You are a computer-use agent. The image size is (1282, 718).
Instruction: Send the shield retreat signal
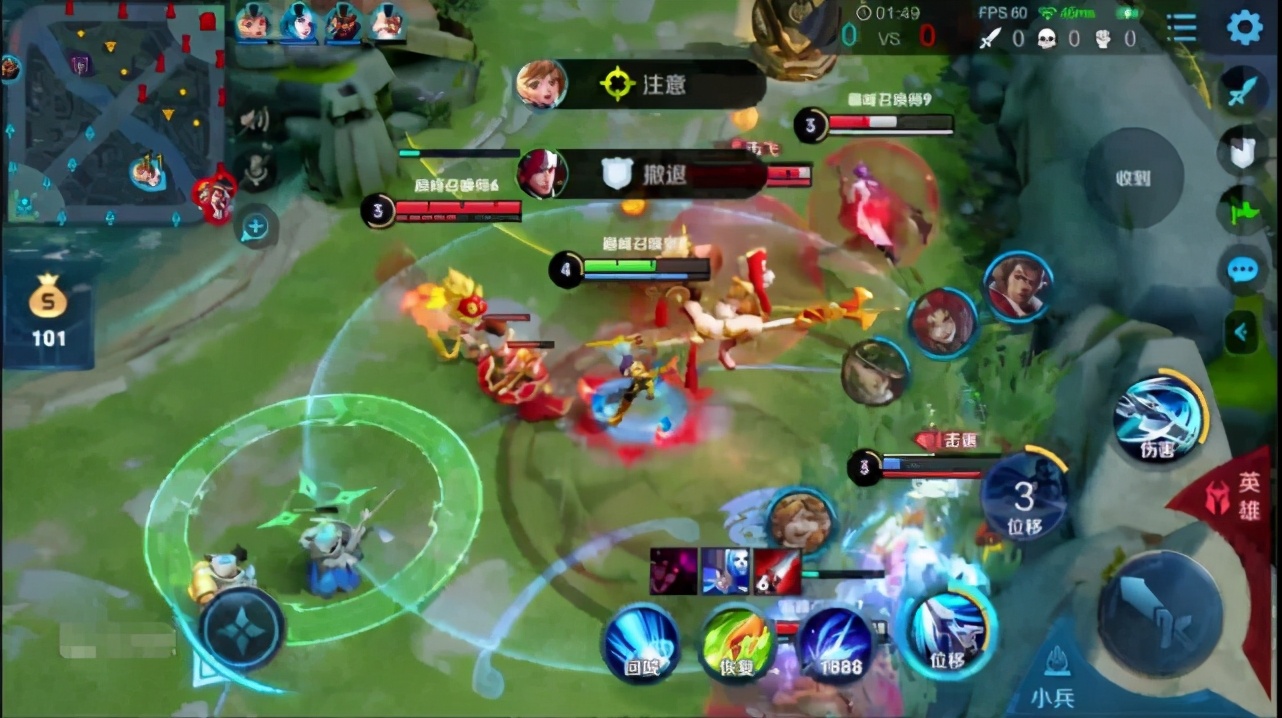1242,151
